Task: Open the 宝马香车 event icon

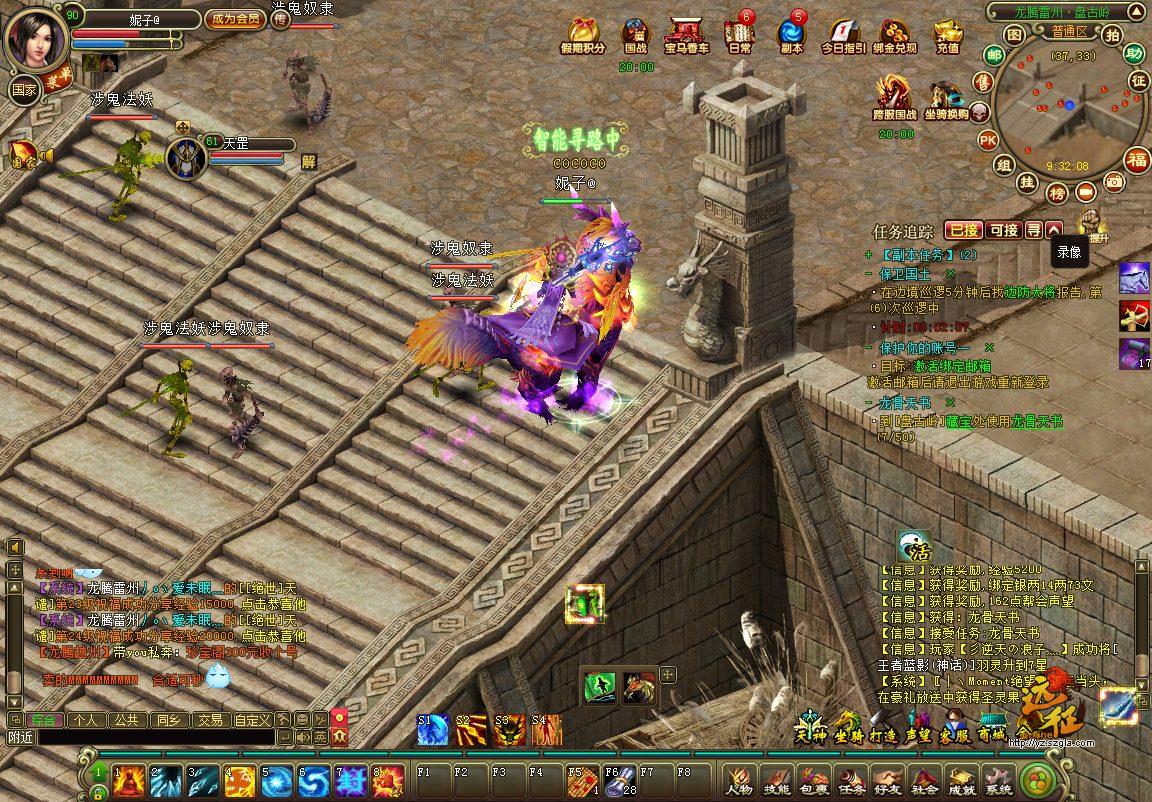Action: pyautogui.click(x=686, y=36)
